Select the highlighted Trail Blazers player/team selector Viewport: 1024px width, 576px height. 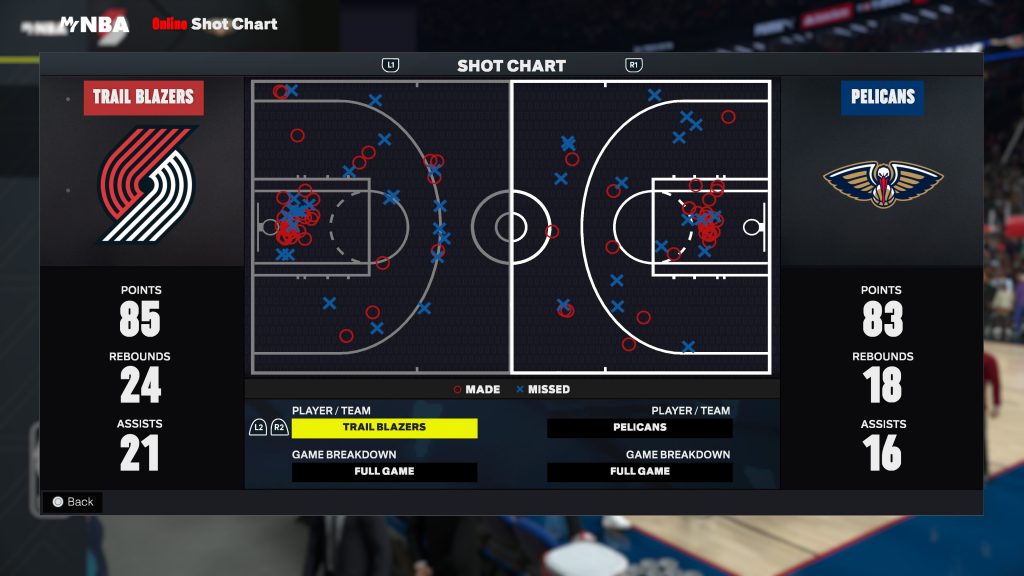tap(384, 427)
